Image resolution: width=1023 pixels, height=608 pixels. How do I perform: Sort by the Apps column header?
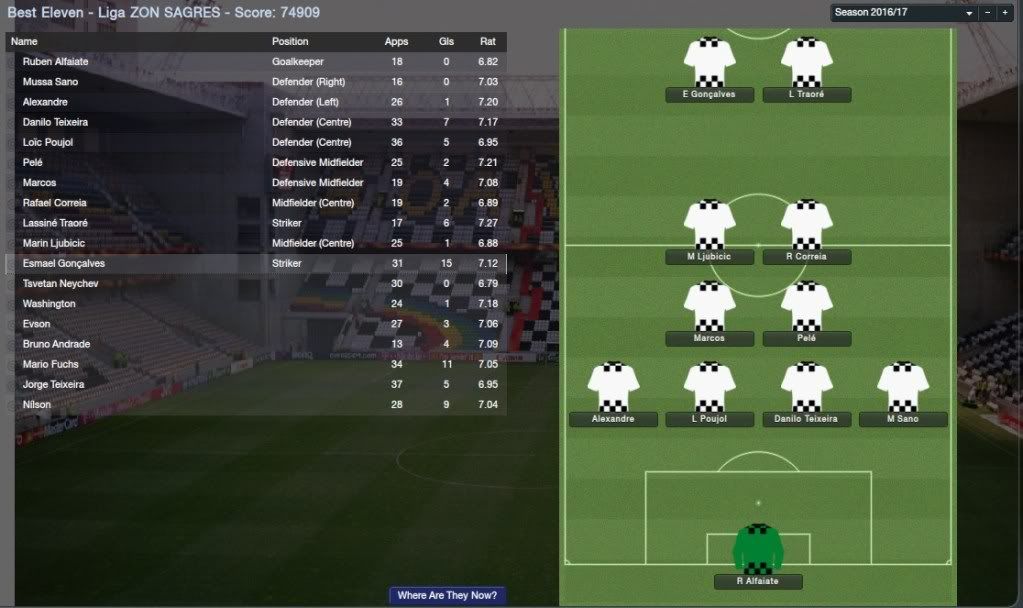click(x=396, y=42)
